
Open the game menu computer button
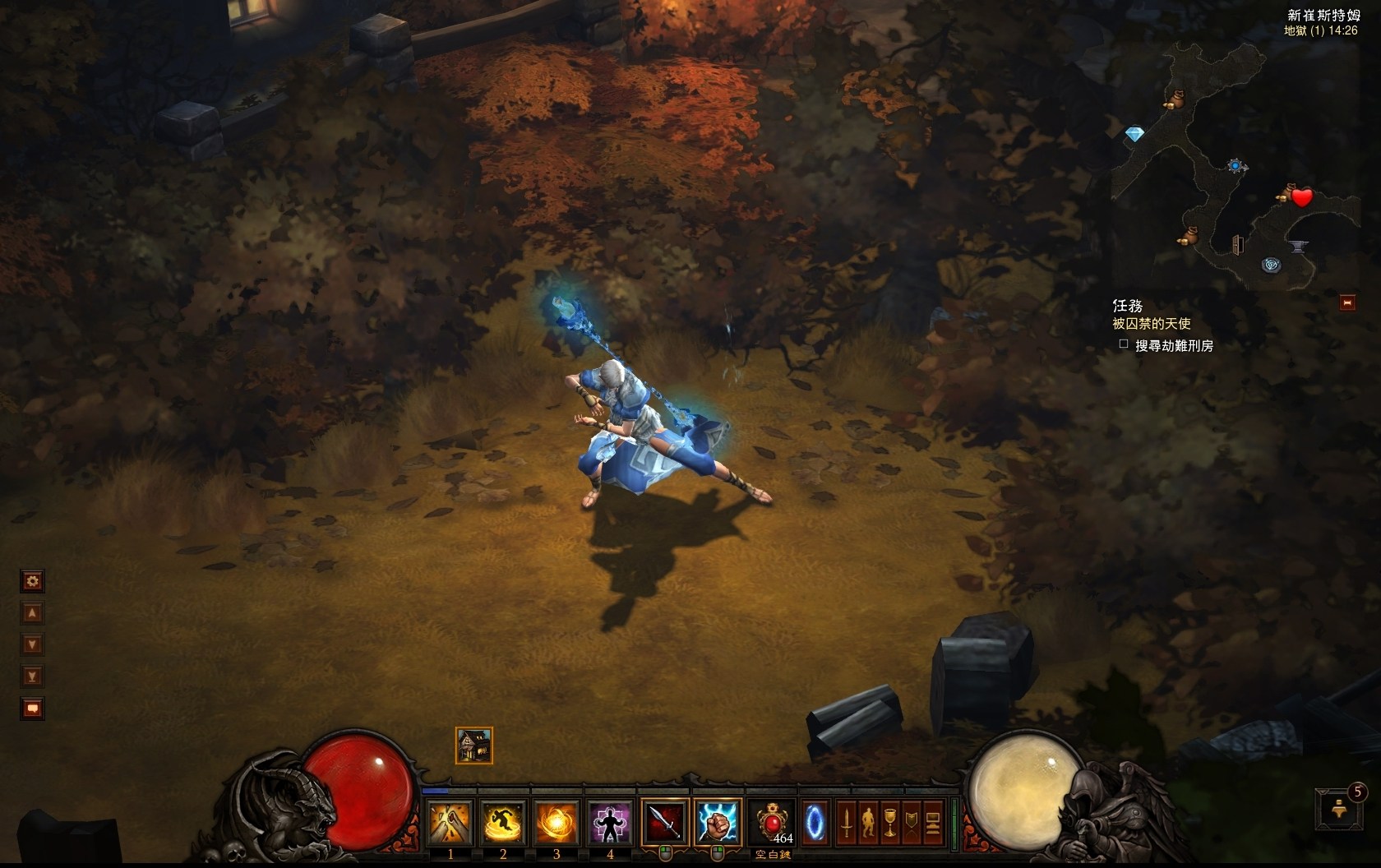tap(933, 822)
